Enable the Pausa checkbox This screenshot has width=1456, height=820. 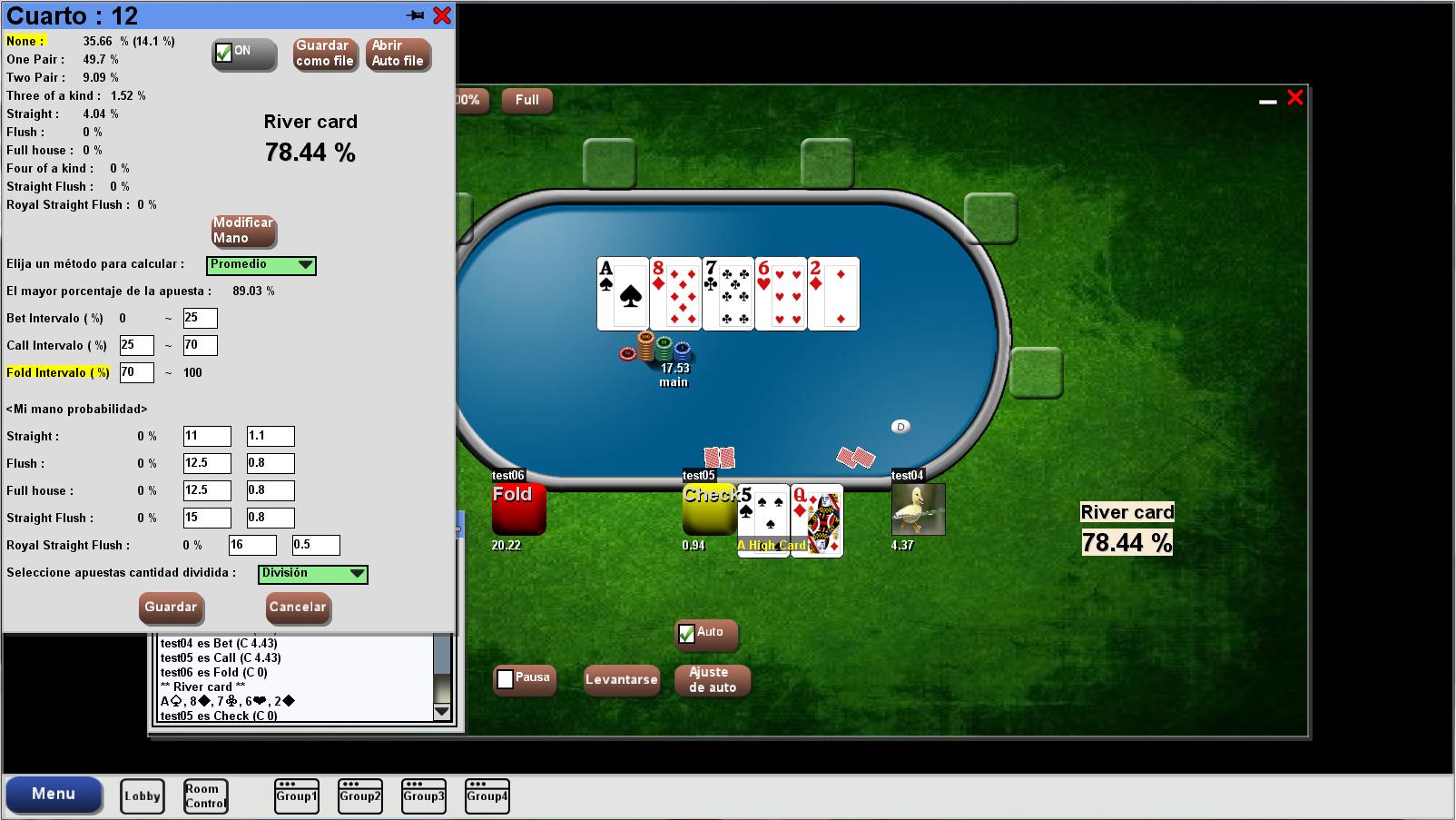pyautogui.click(x=506, y=677)
